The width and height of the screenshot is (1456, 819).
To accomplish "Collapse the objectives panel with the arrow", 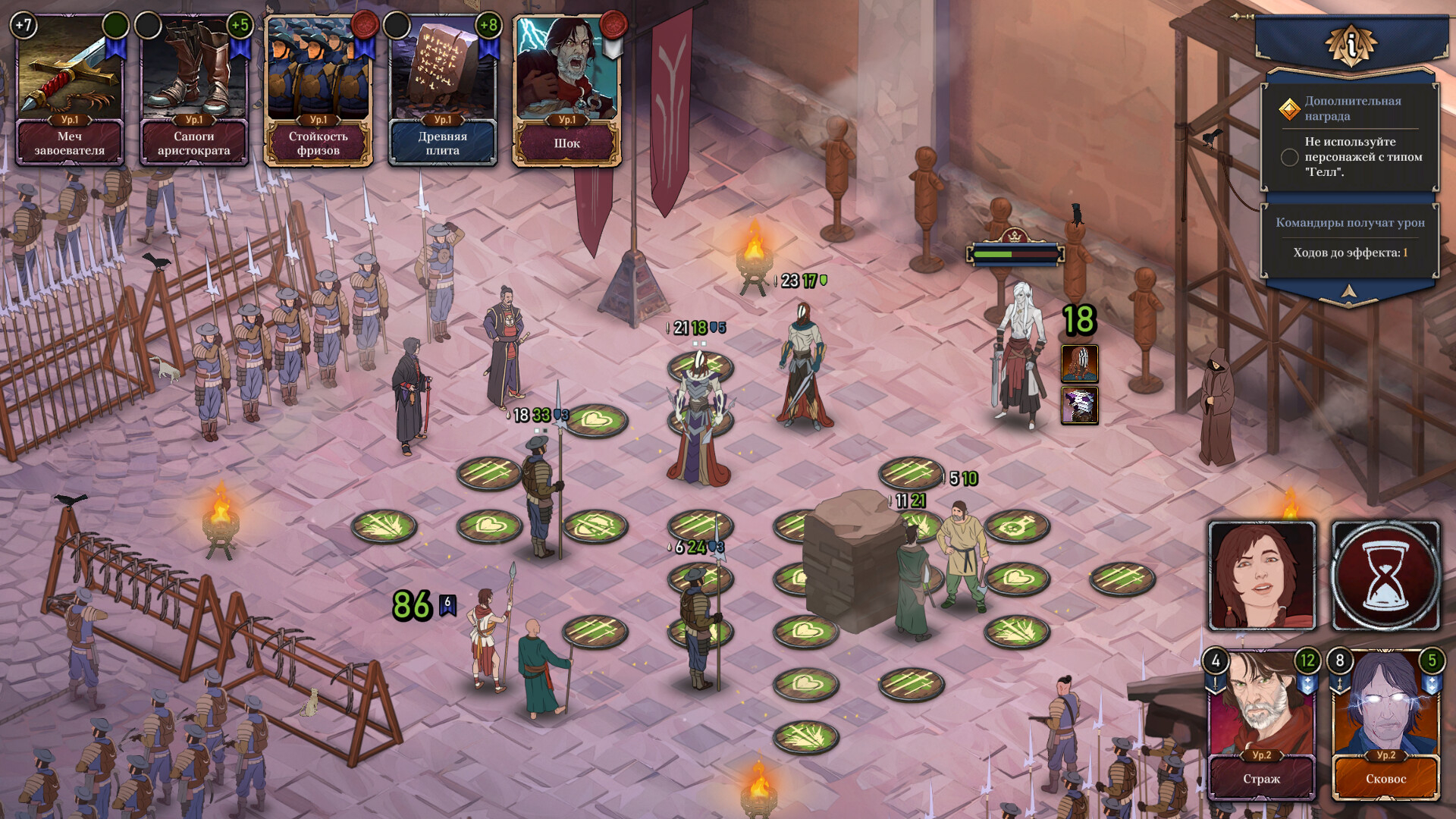I will 1349,292.
